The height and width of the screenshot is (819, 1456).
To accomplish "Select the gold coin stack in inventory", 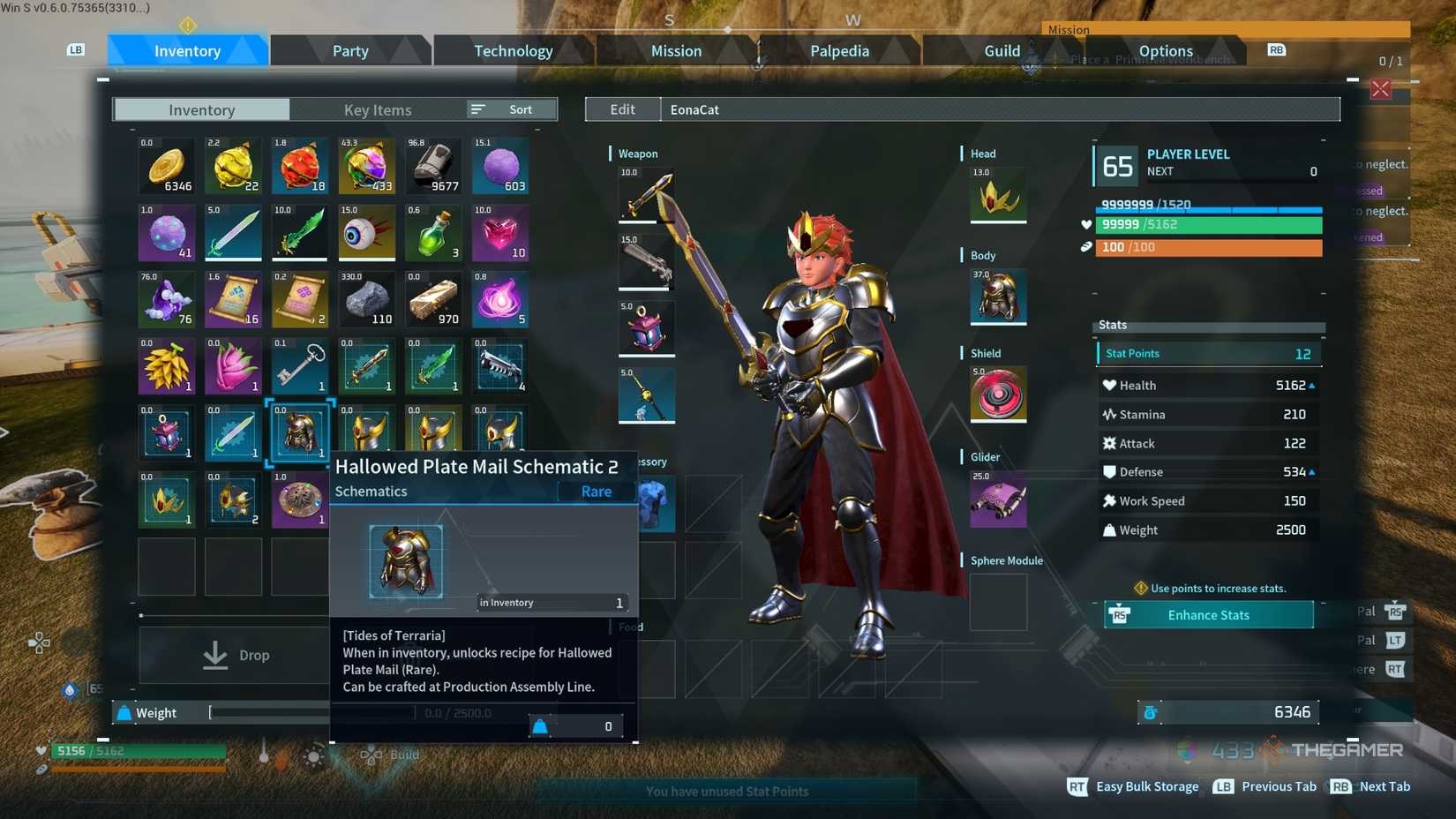I will tap(166, 166).
